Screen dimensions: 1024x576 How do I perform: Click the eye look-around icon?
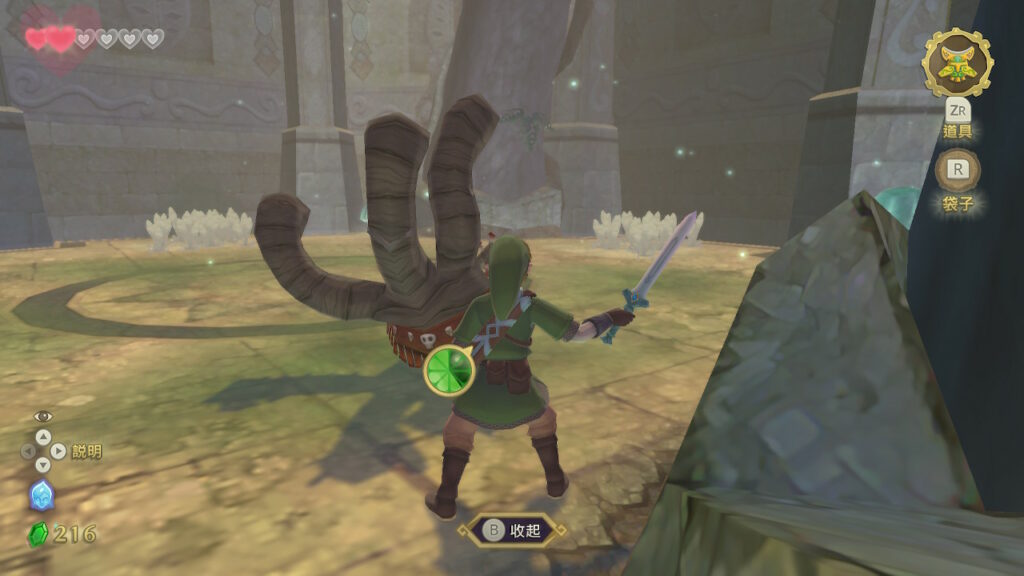(x=42, y=416)
